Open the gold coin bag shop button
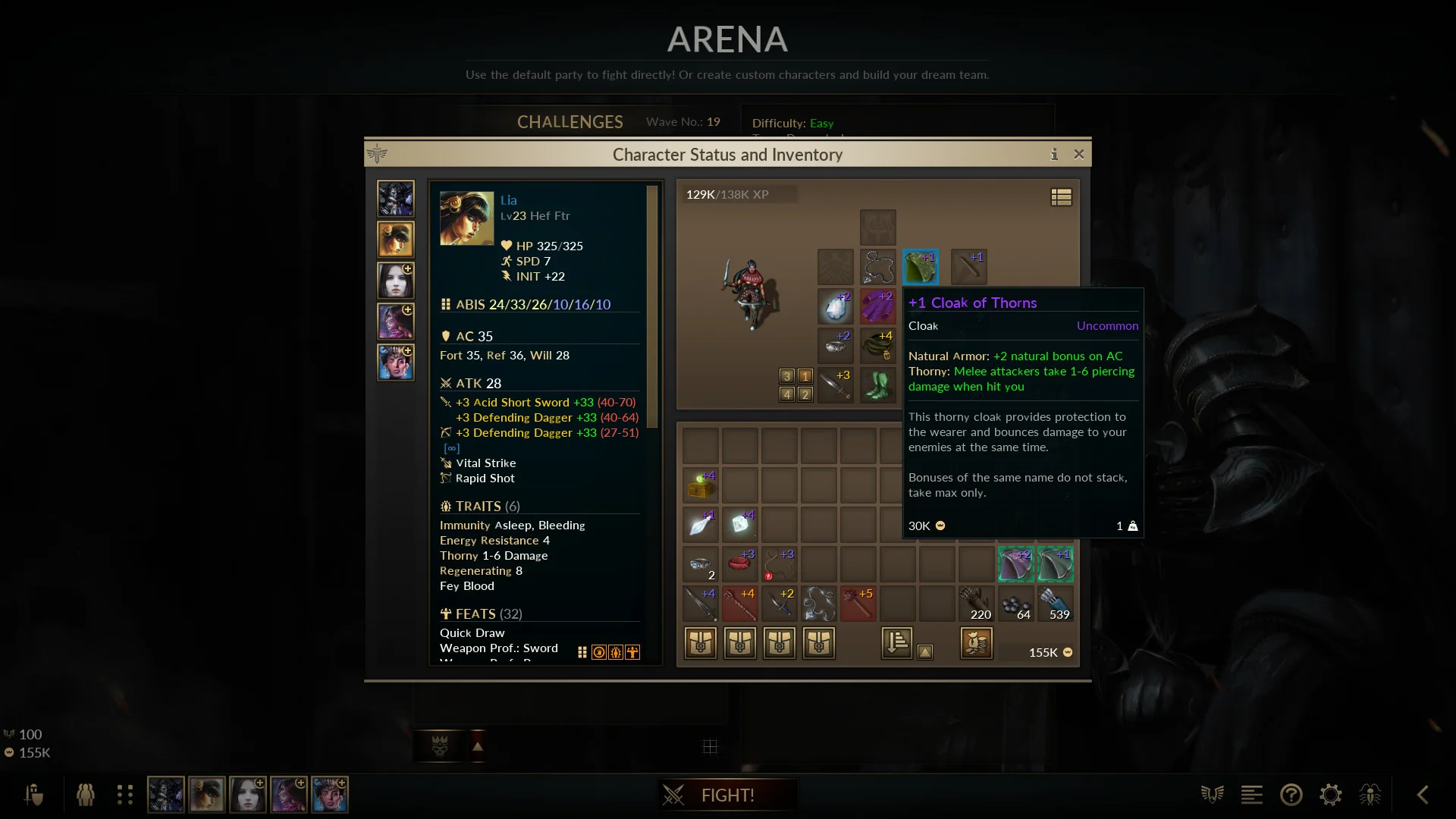 976,643
